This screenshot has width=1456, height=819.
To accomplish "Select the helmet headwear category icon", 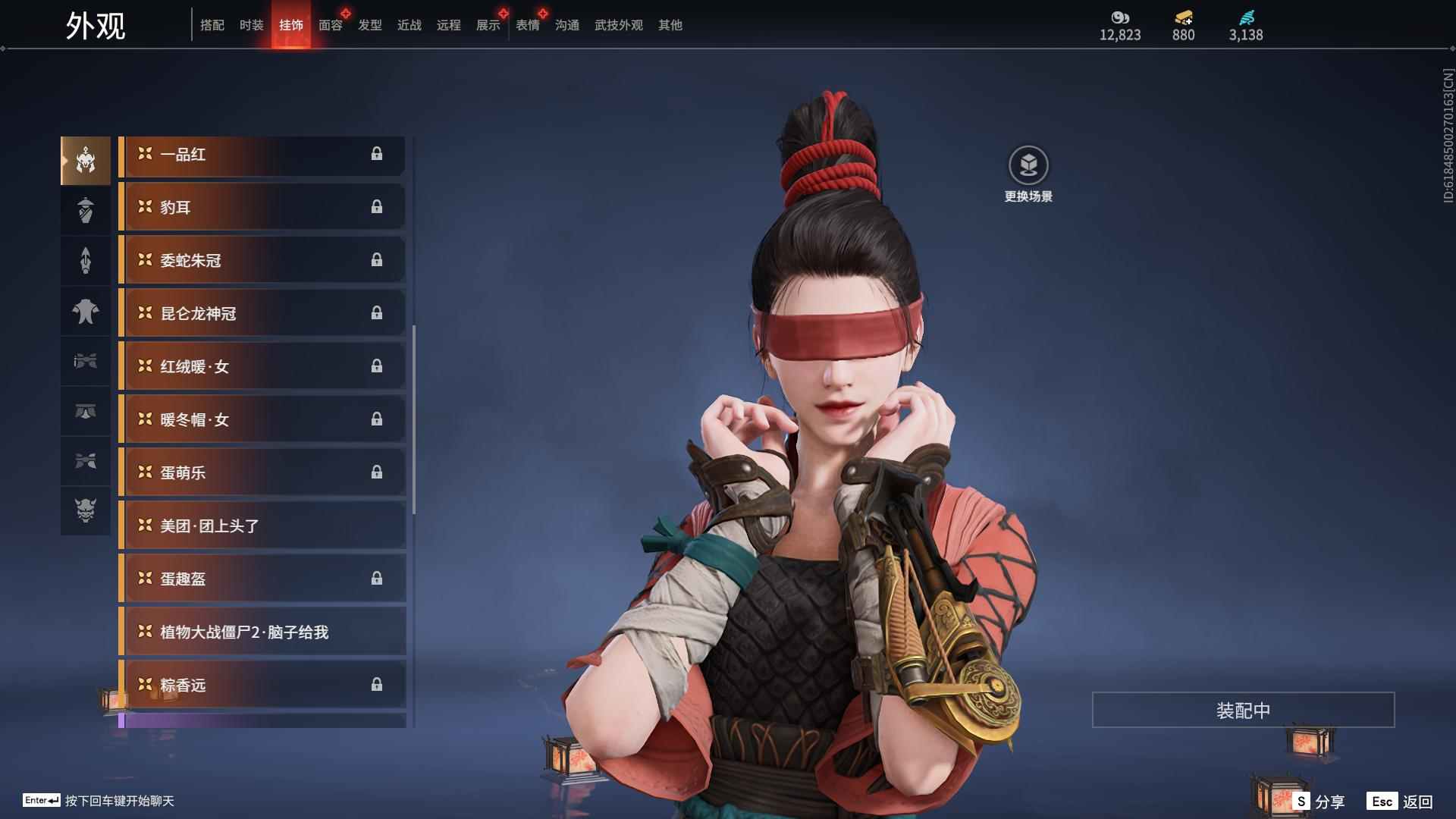I will click(86, 160).
